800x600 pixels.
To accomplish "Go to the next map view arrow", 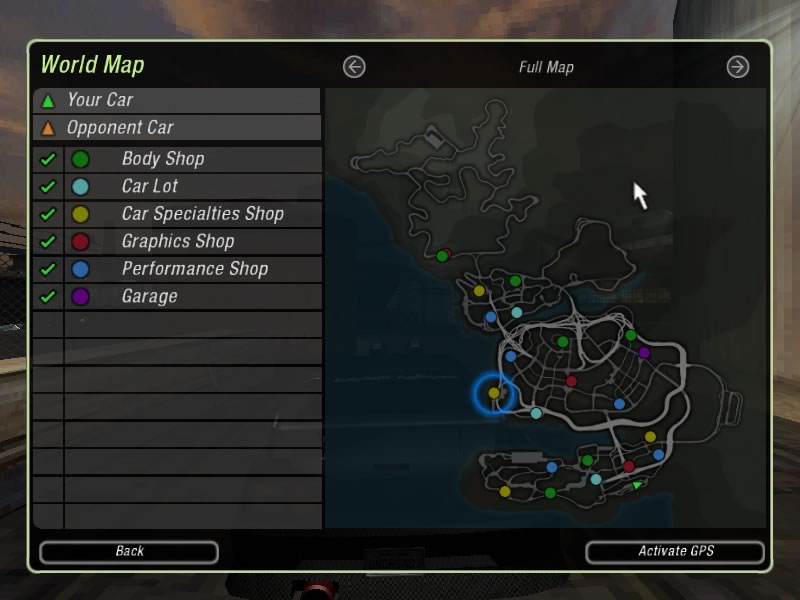I will 737,67.
